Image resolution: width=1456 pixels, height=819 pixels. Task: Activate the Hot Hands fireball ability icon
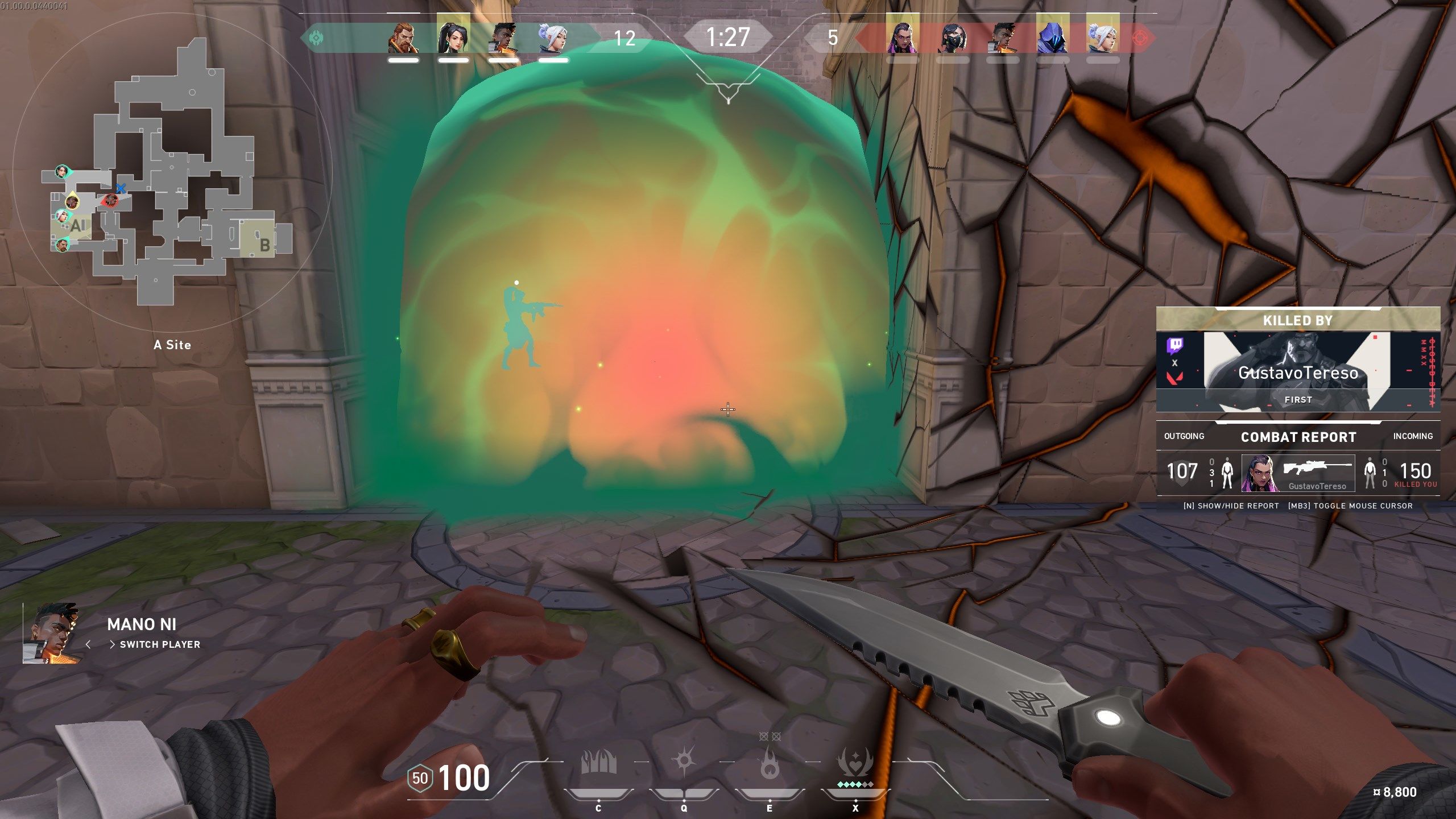tap(770, 763)
